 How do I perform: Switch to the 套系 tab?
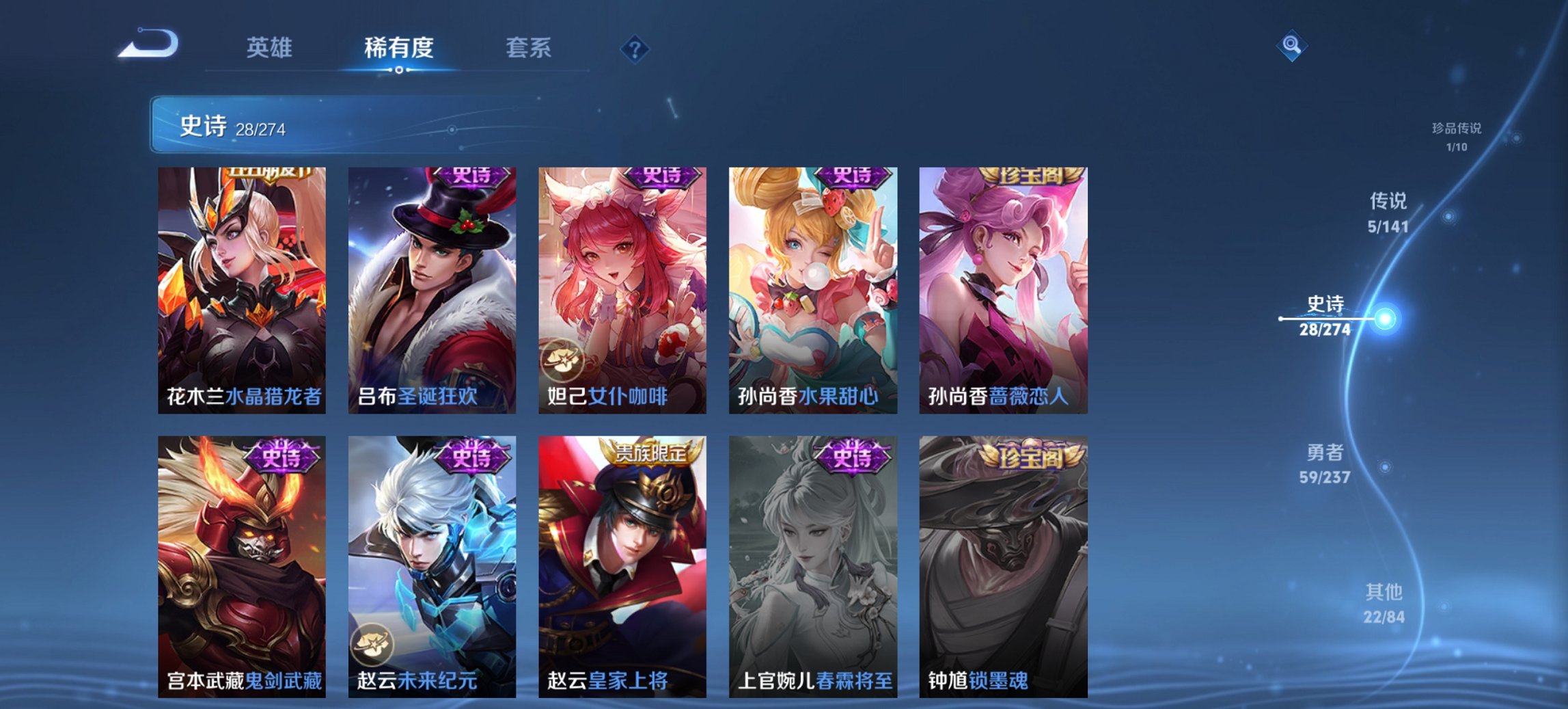click(x=529, y=48)
